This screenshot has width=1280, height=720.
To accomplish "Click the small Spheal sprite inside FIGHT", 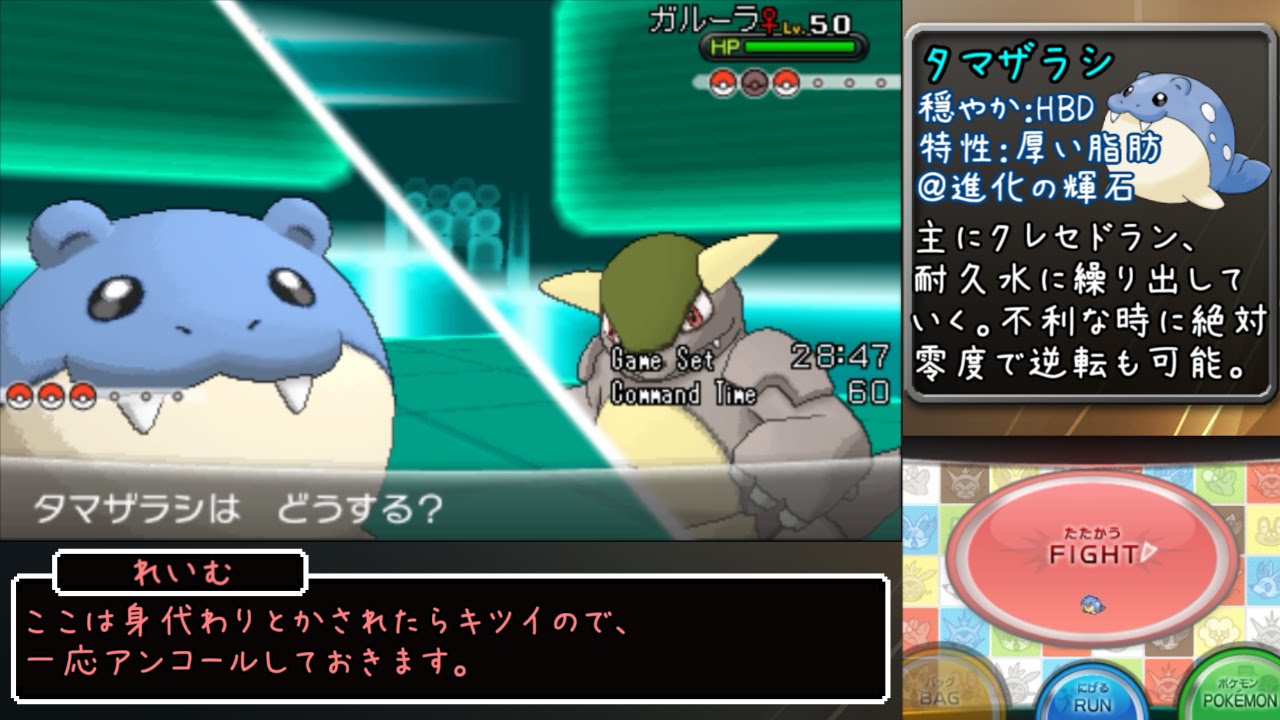I will coord(1091,606).
